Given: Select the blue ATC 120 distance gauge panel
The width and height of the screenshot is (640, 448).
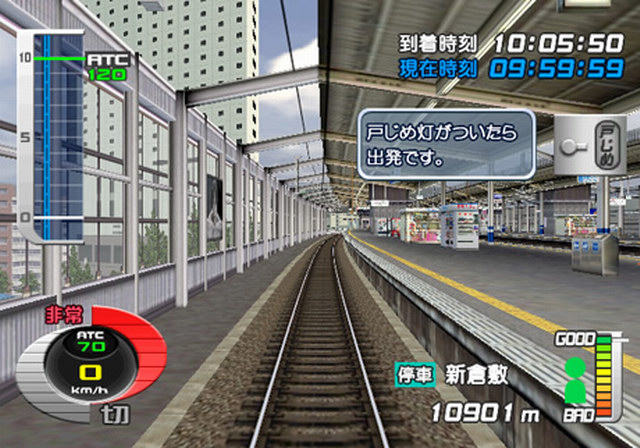Looking at the screenshot, I should tap(60, 135).
